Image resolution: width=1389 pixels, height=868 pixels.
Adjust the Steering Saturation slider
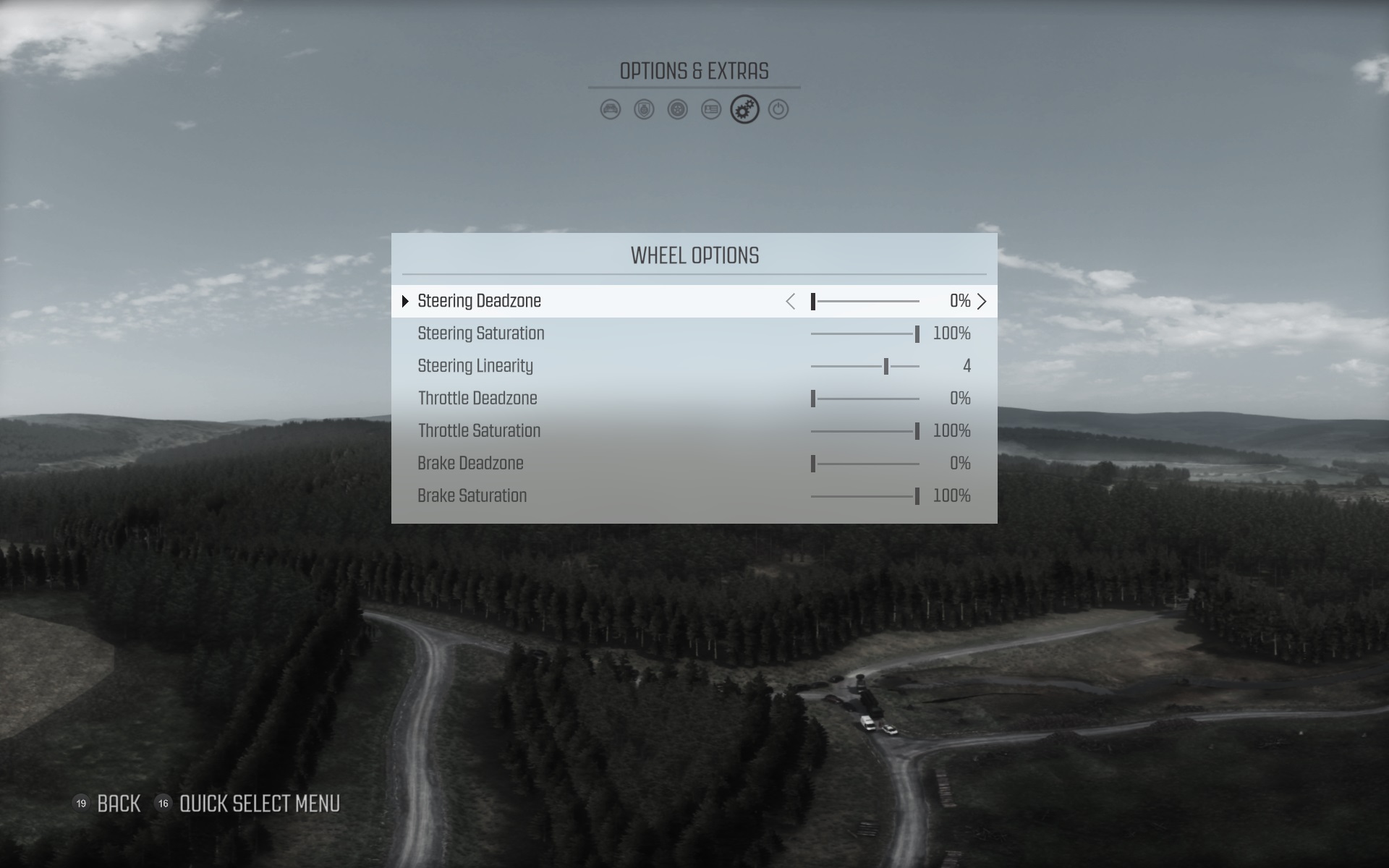[x=865, y=334]
